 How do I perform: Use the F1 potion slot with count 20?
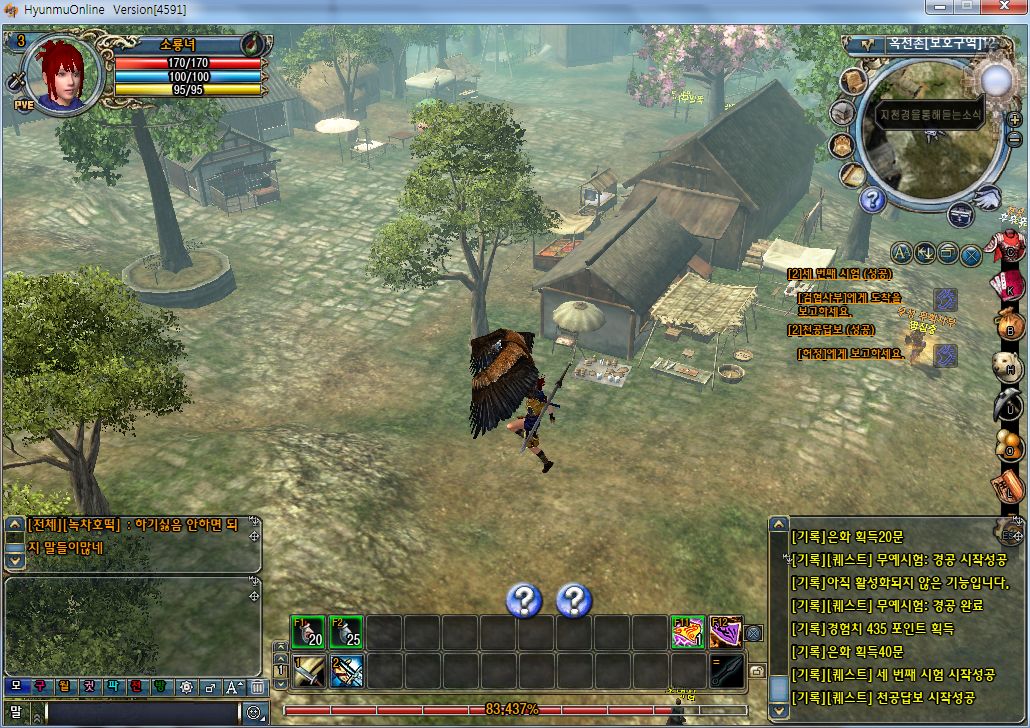(309, 632)
